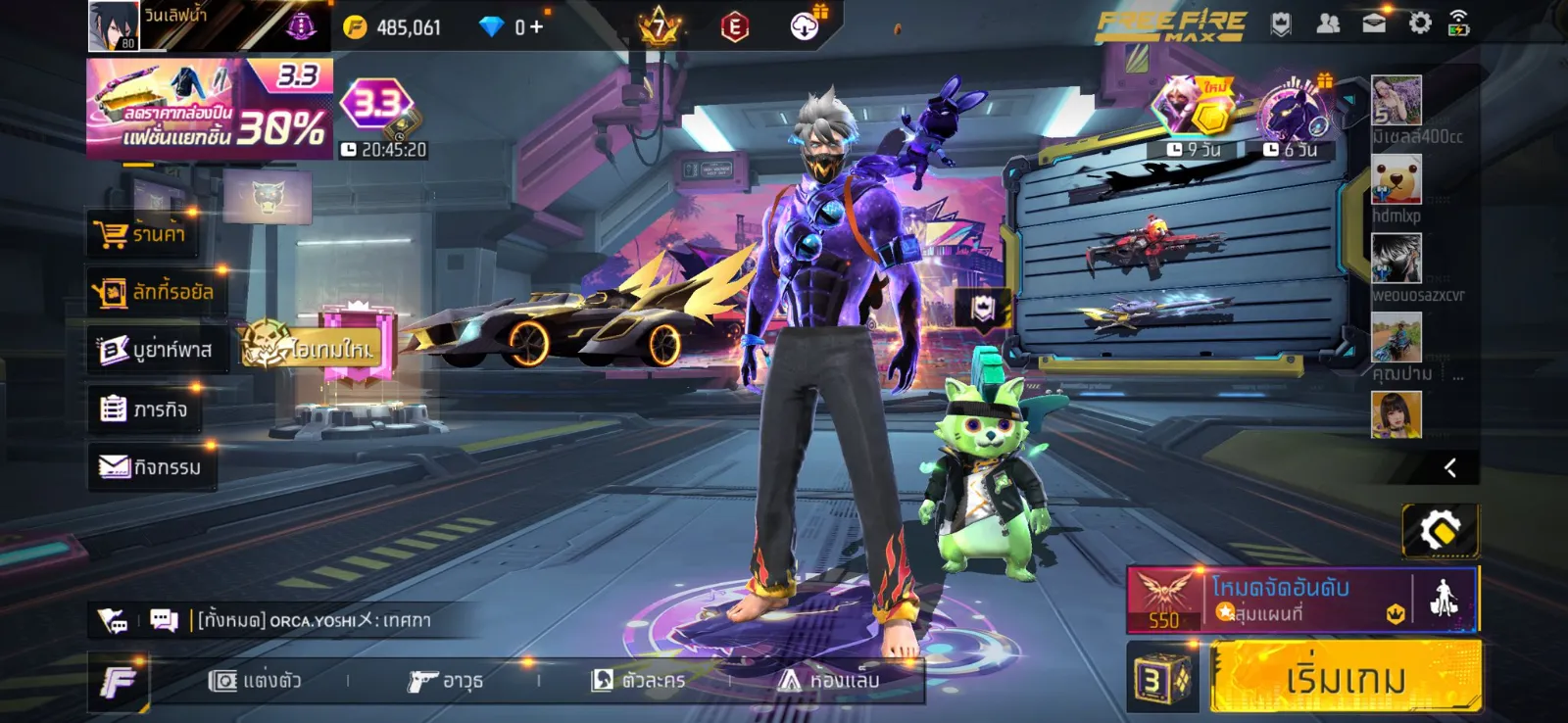The width and height of the screenshot is (1568, 723).
Task: Open the ภารกิจ missions menu
Action: click(145, 409)
